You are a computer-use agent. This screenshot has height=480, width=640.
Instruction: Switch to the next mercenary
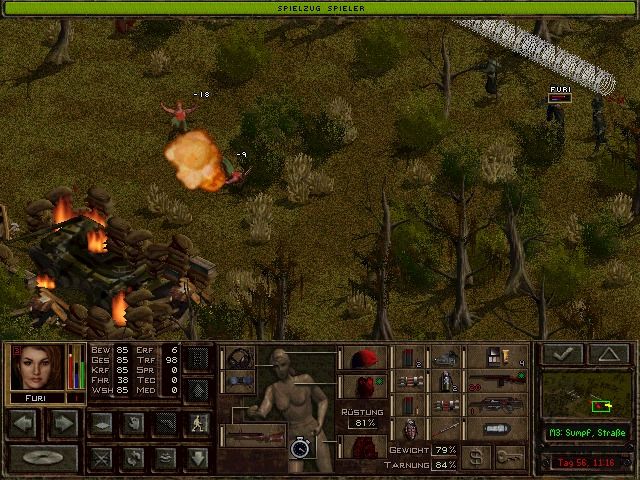(x=62, y=423)
